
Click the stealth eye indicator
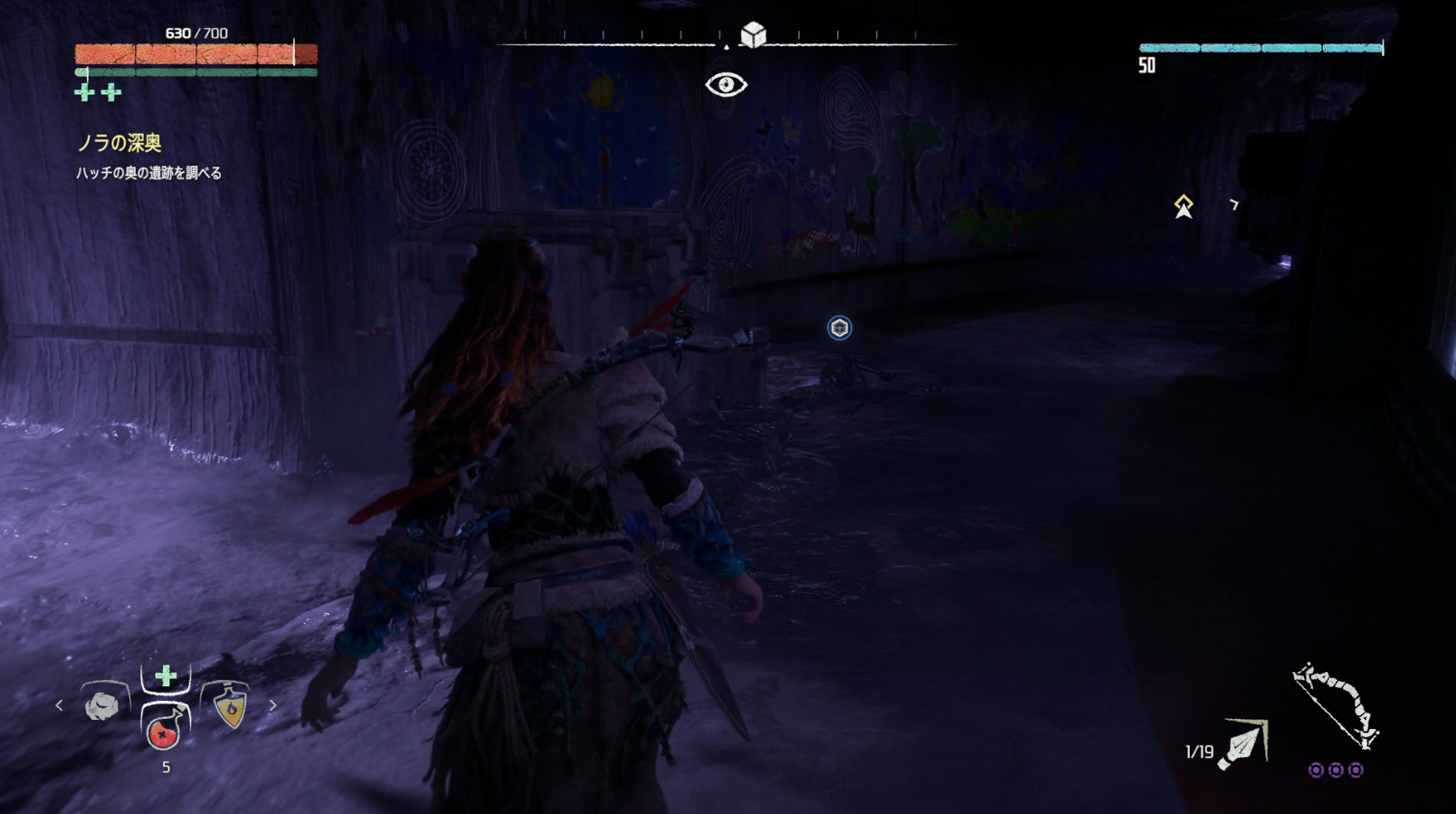tap(726, 85)
